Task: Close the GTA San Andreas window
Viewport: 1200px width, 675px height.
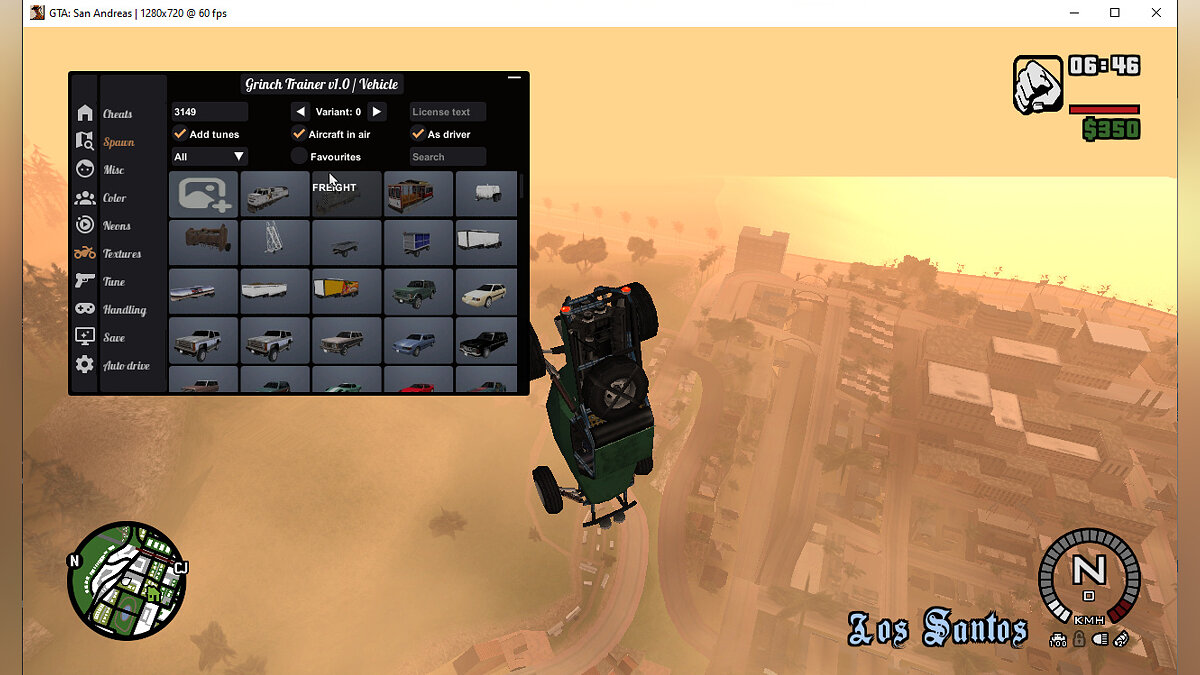Action: [x=1156, y=13]
